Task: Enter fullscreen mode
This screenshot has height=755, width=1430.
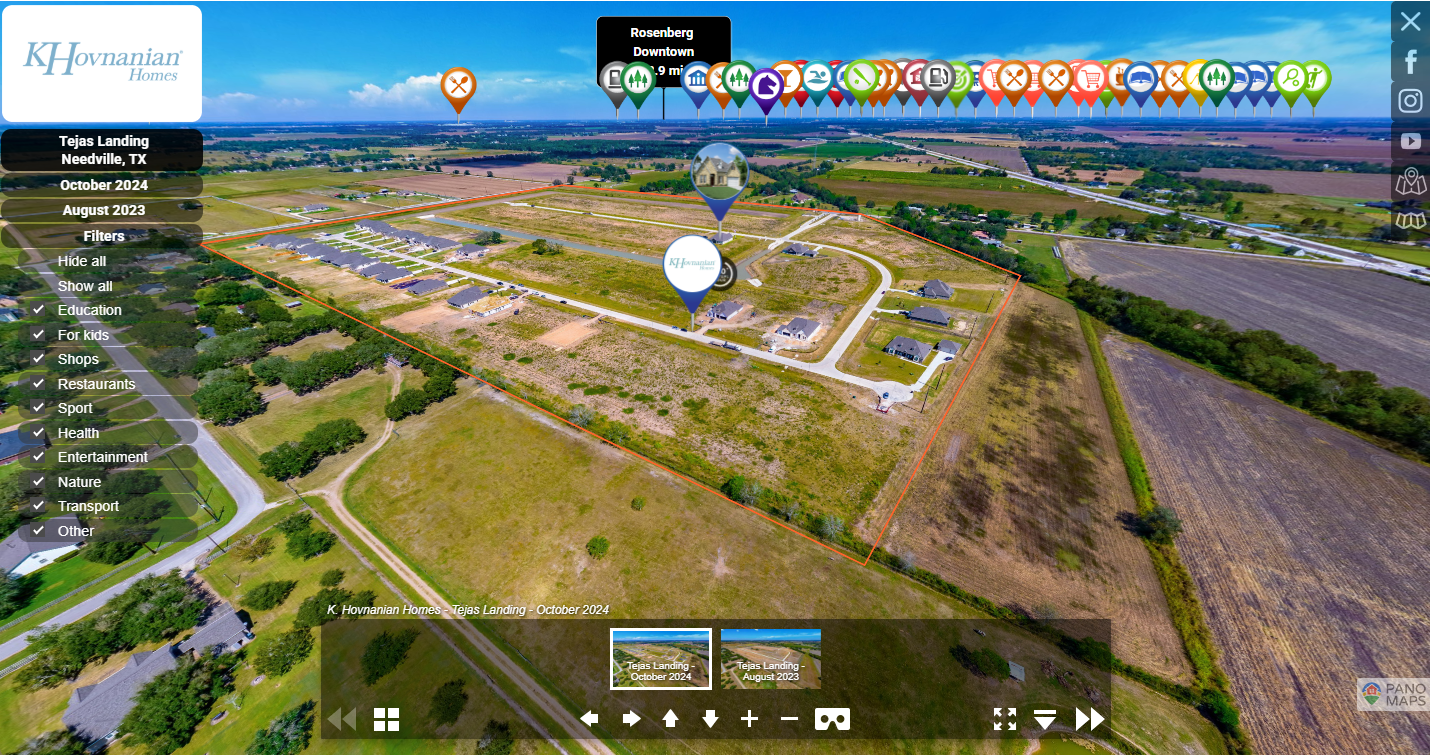Action: [1004, 718]
